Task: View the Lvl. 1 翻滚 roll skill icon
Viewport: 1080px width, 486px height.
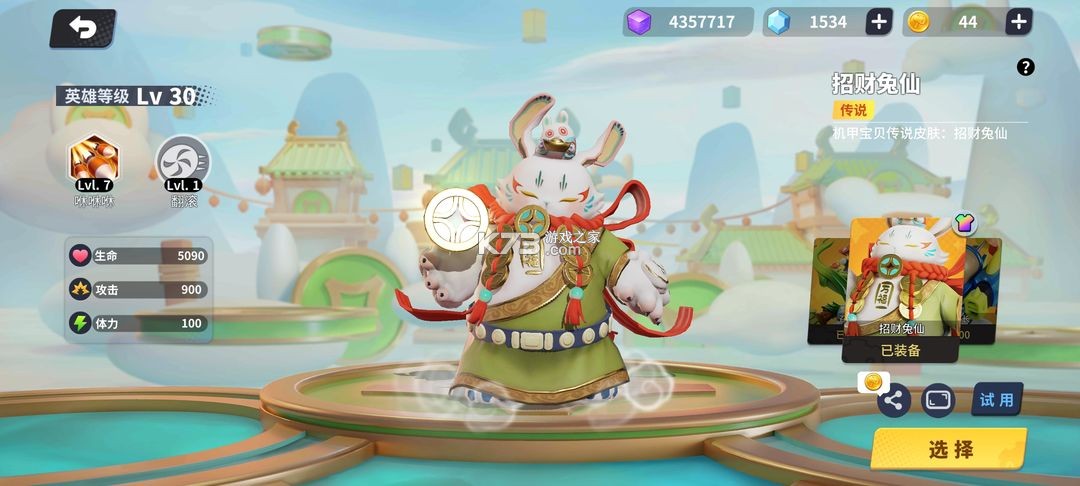Action: [x=183, y=160]
